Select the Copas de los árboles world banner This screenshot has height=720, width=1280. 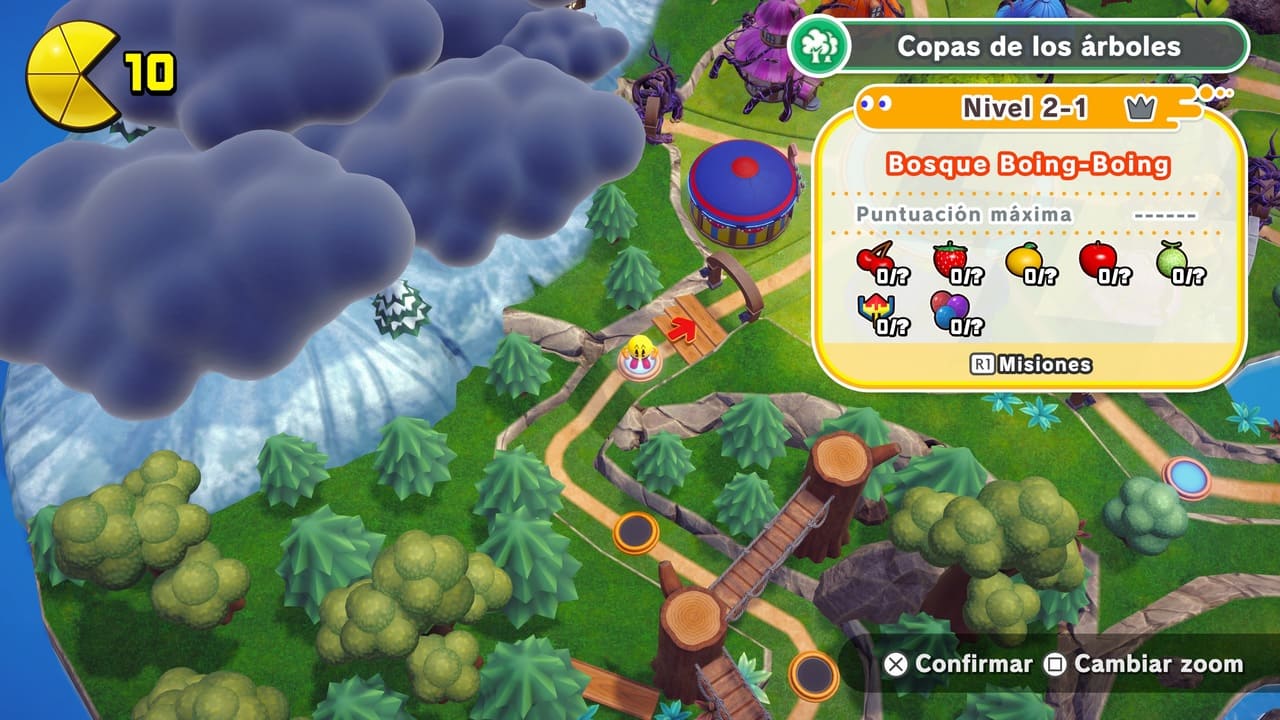1038,46
